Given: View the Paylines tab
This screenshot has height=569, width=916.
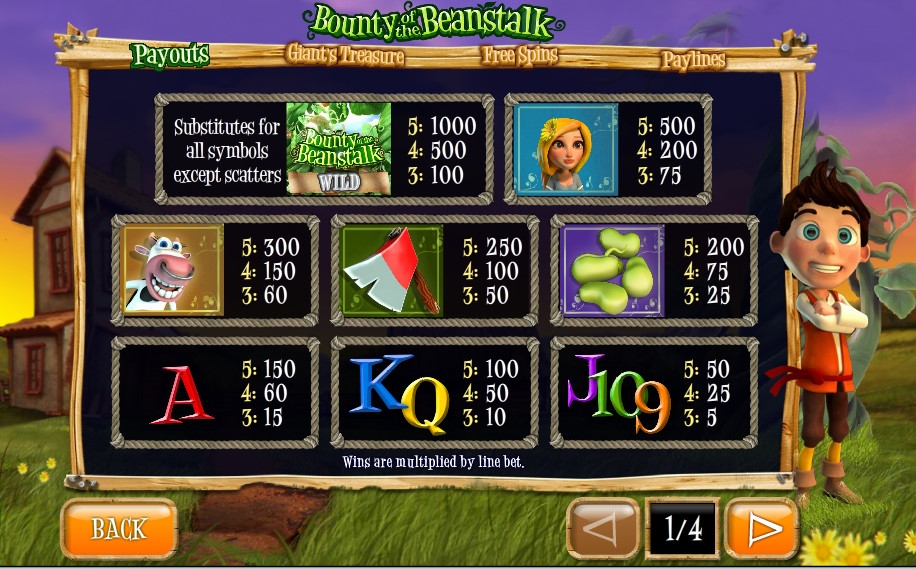Looking at the screenshot, I should tap(693, 60).
